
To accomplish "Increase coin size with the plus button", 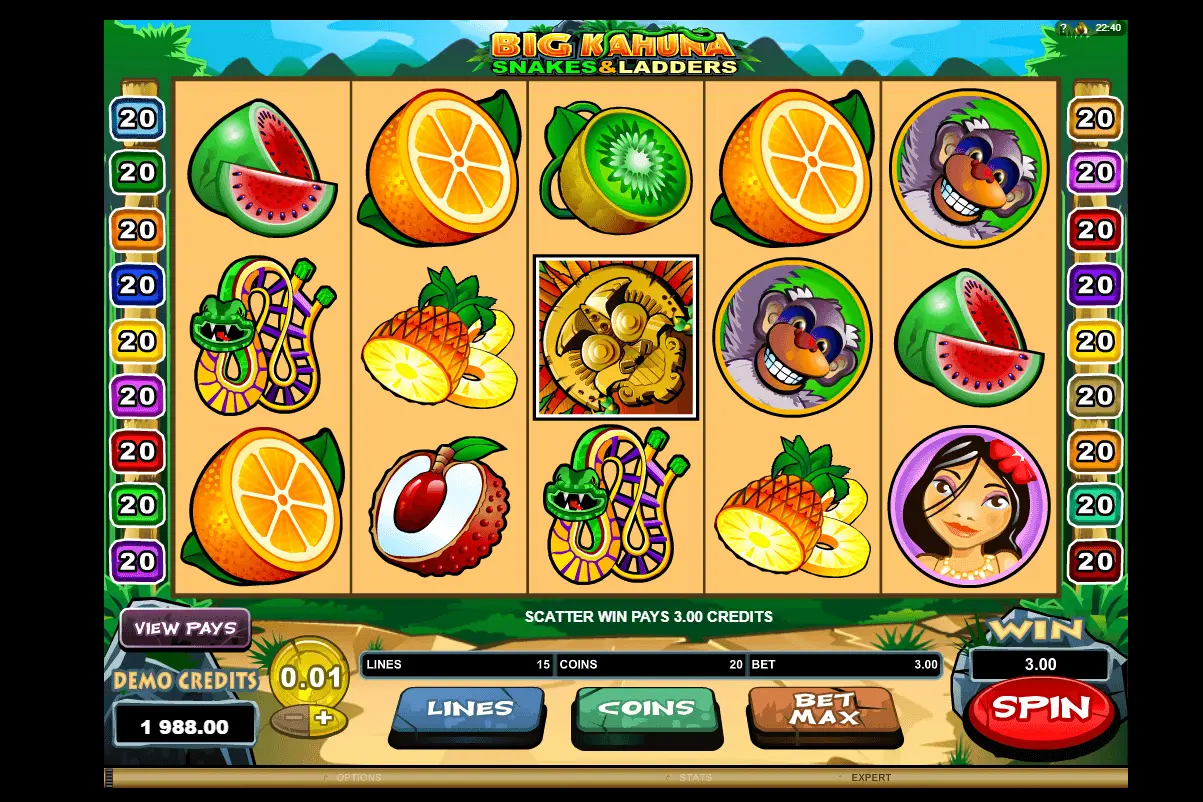I will pos(322,717).
